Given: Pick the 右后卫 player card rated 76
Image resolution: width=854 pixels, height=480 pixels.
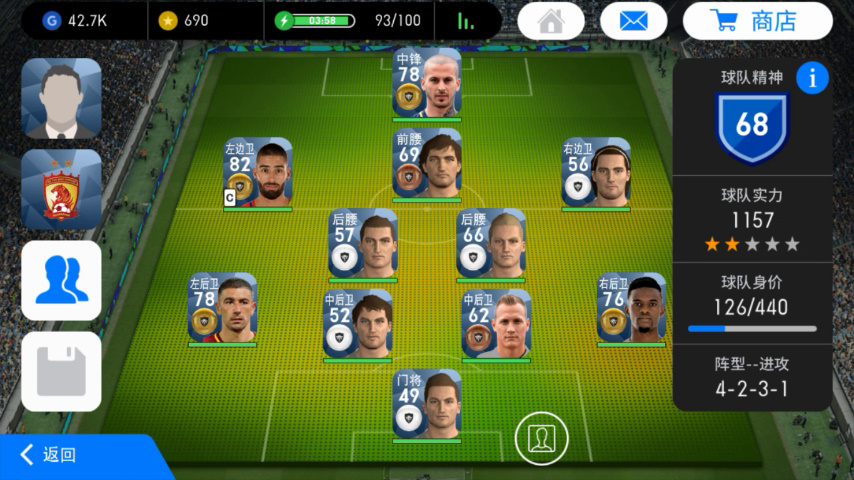Looking at the screenshot, I should [x=632, y=309].
